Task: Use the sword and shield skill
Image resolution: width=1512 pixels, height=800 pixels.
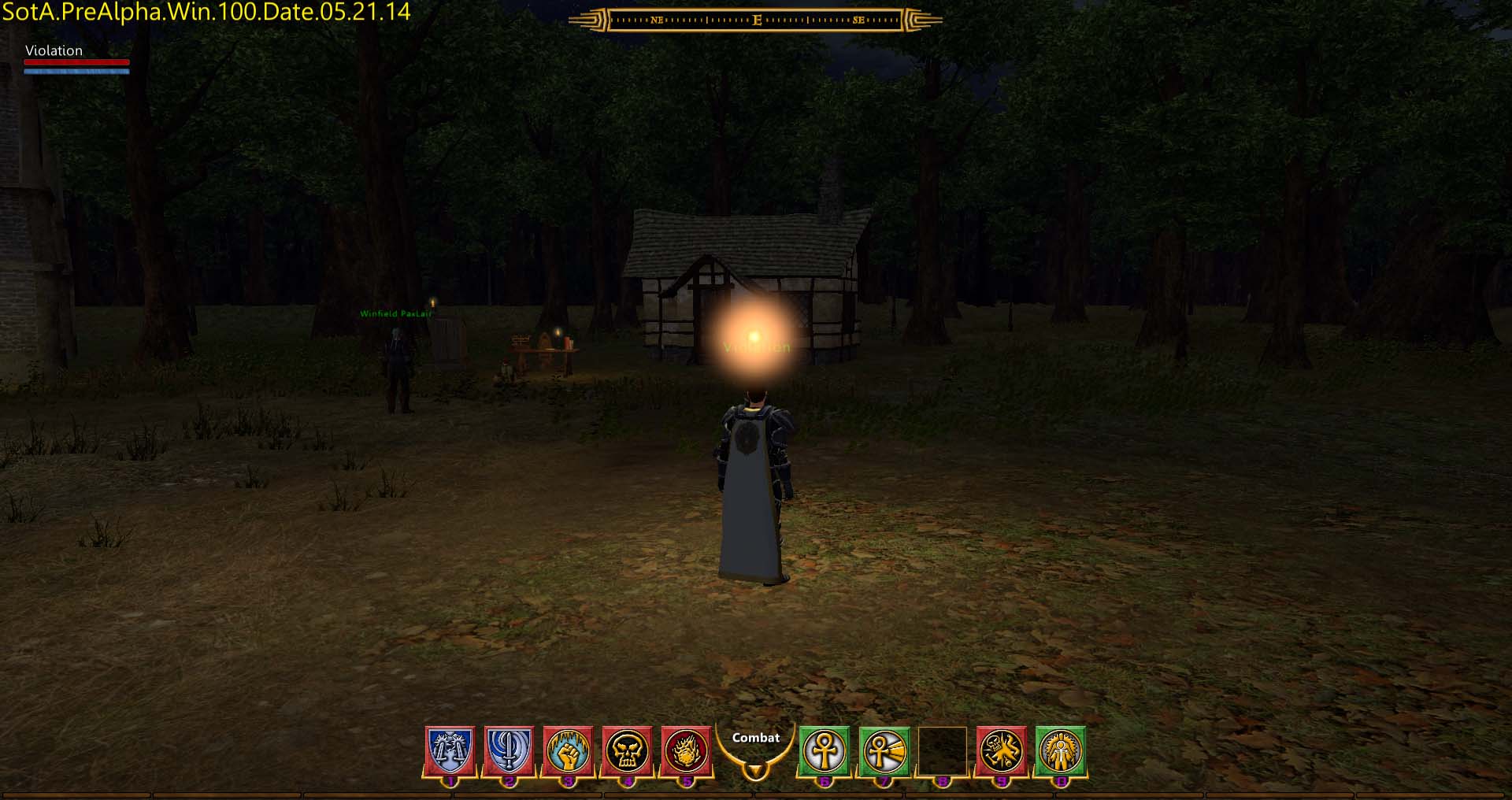Action: [509, 750]
